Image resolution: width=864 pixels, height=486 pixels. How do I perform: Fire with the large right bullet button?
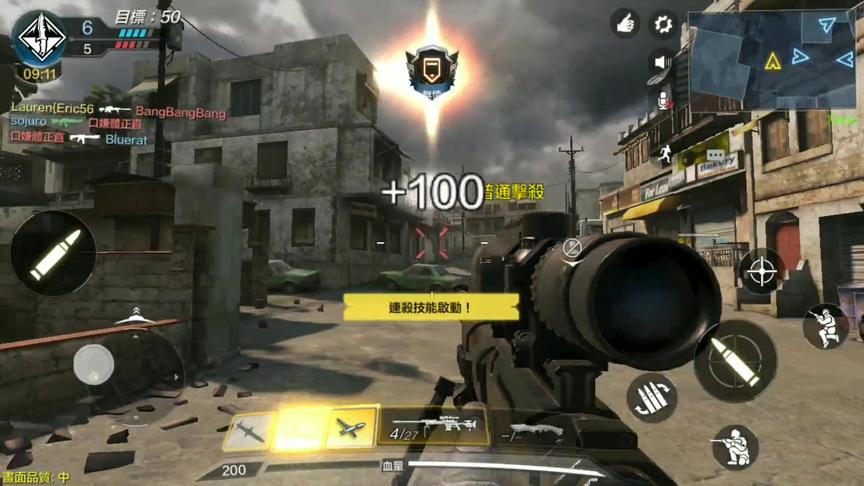735,359
